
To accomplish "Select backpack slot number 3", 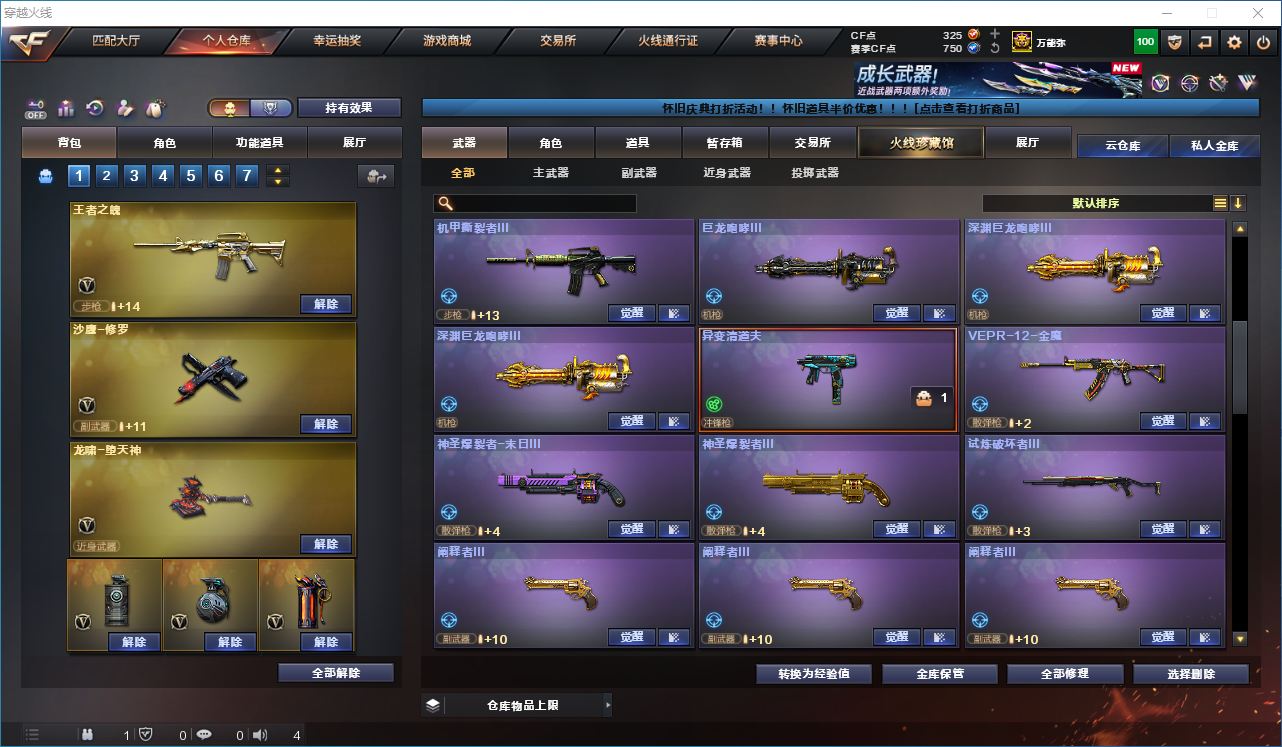I will pos(135,176).
